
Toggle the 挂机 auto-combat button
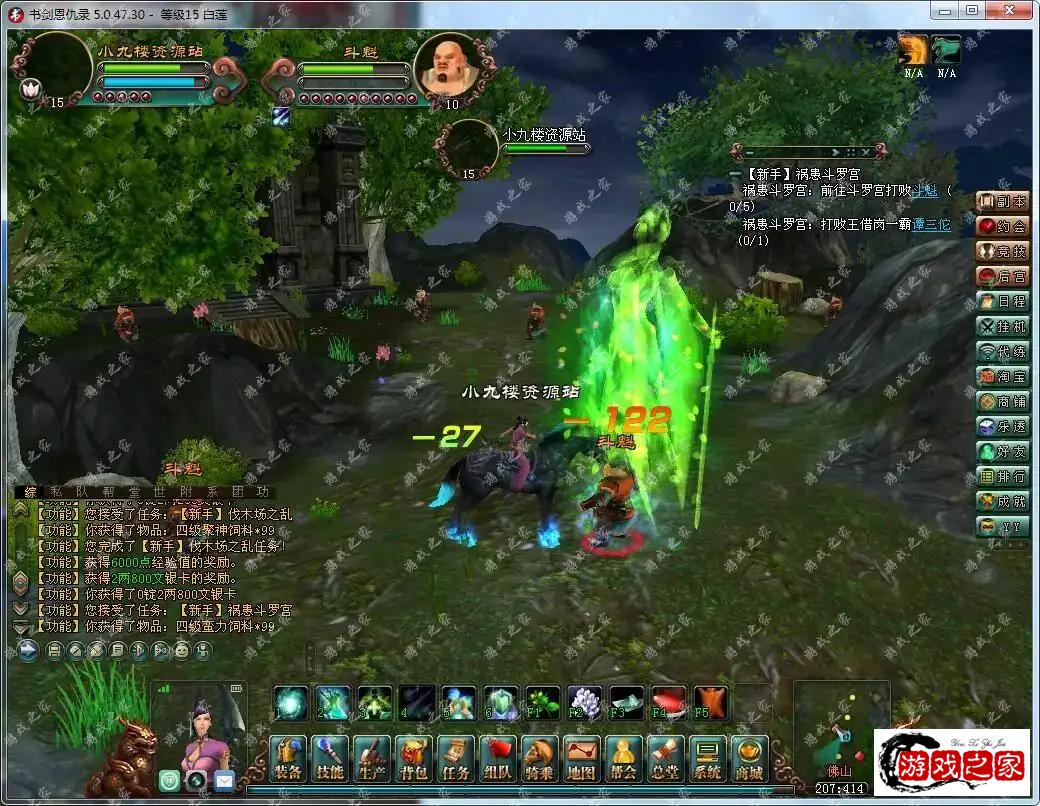coord(1002,326)
